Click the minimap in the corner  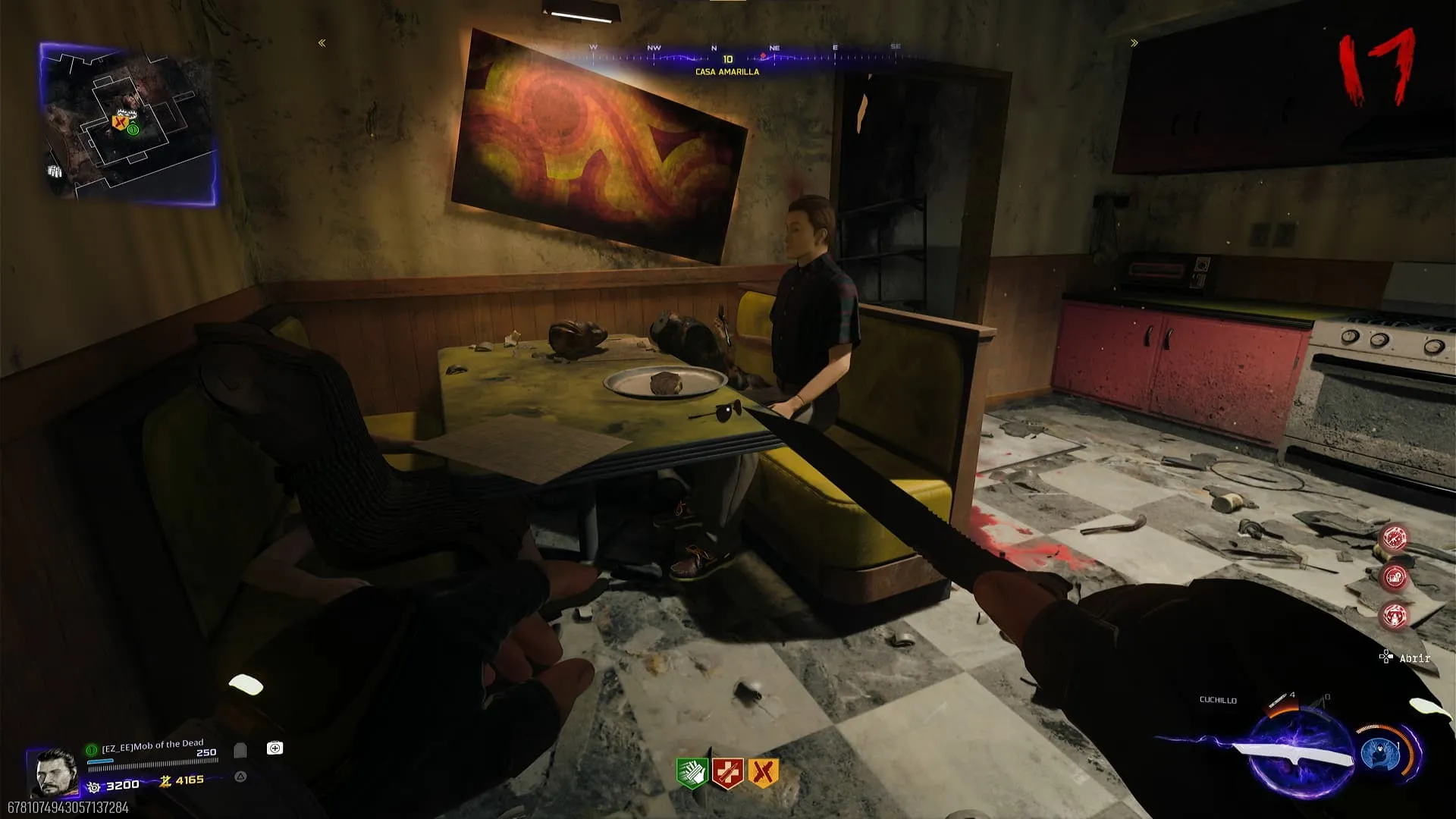tap(127, 124)
